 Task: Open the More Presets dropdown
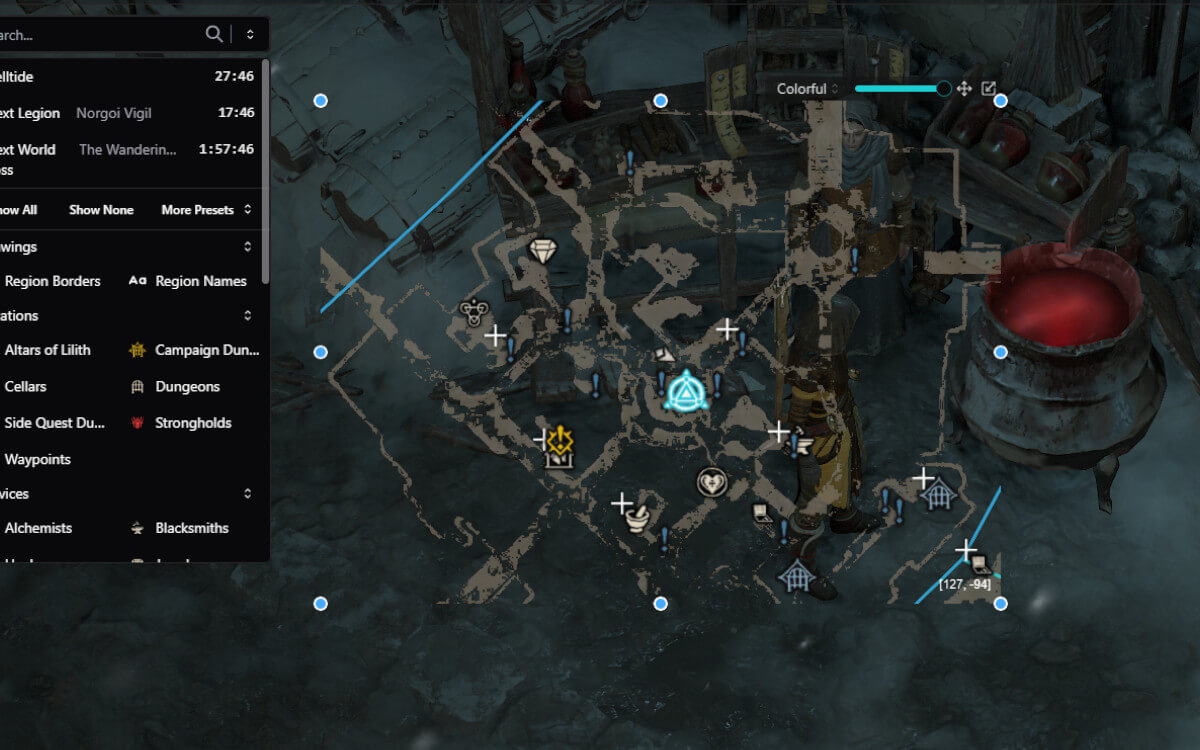(205, 210)
